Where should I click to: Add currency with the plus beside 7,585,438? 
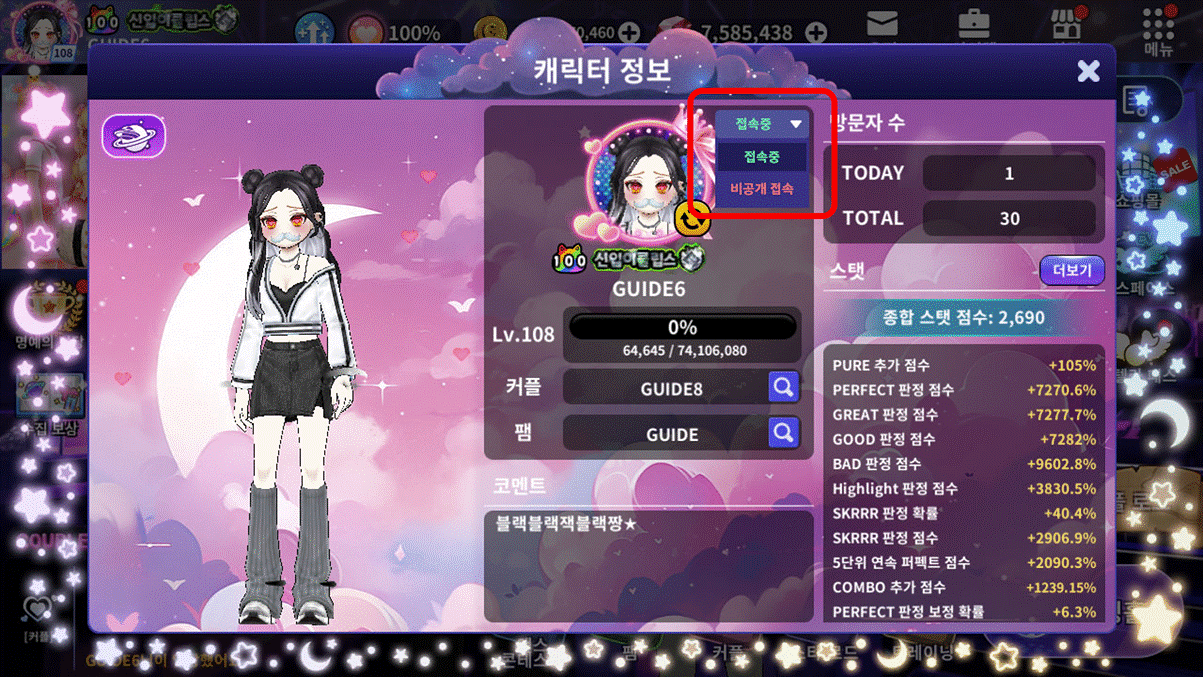pos(816,33)
